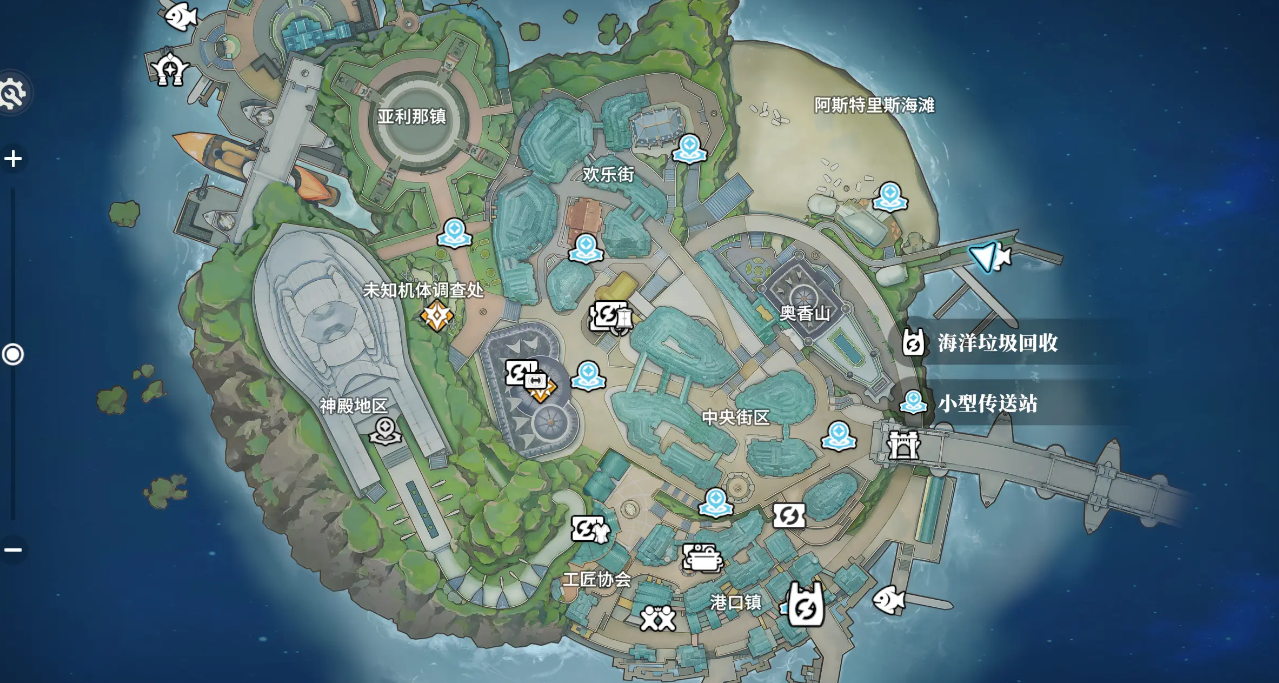
Task: Open the cooking pot marker above 港口镇
Action: 703,557
